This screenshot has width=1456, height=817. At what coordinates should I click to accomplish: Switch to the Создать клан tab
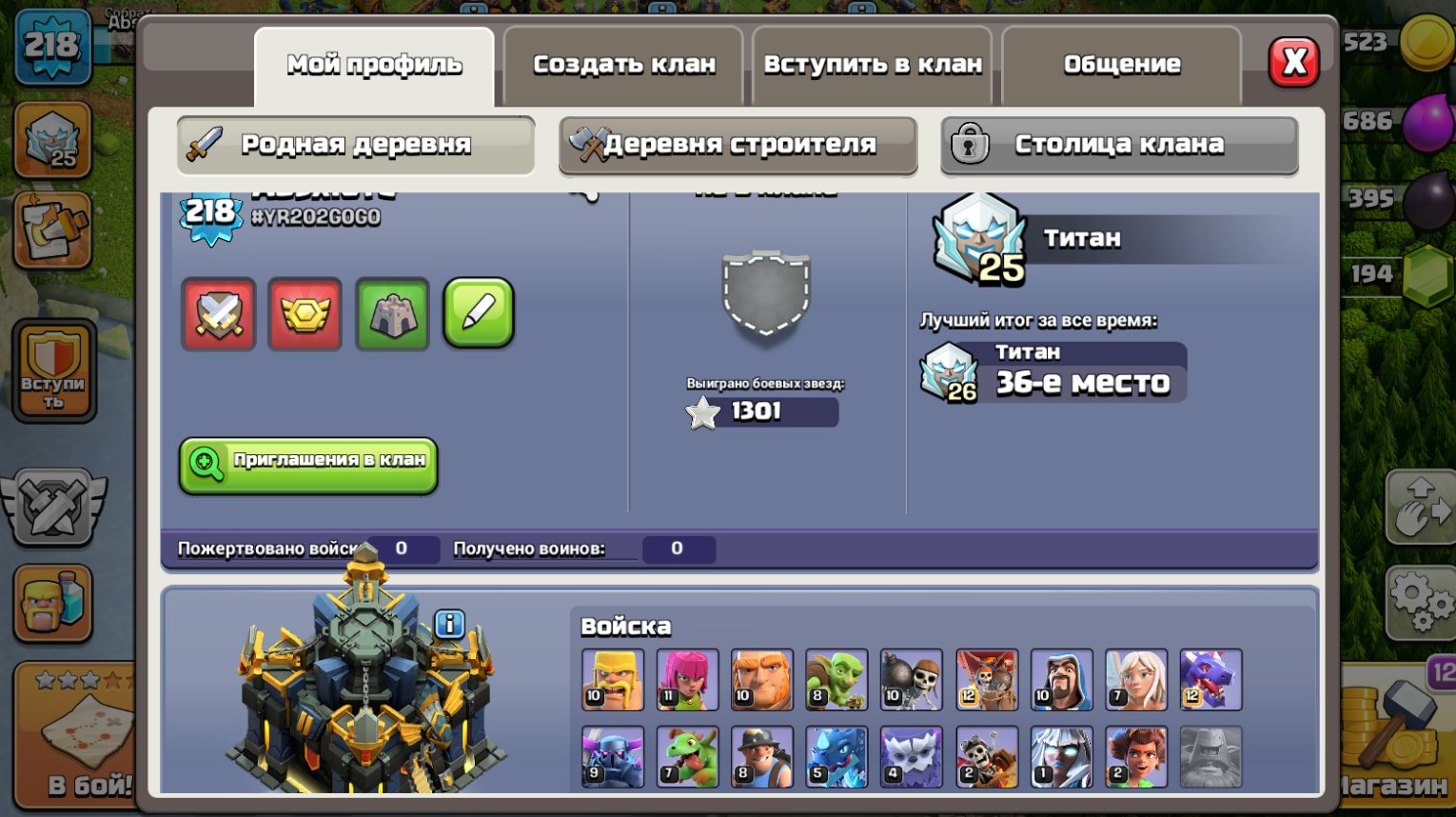pos(622,64)
